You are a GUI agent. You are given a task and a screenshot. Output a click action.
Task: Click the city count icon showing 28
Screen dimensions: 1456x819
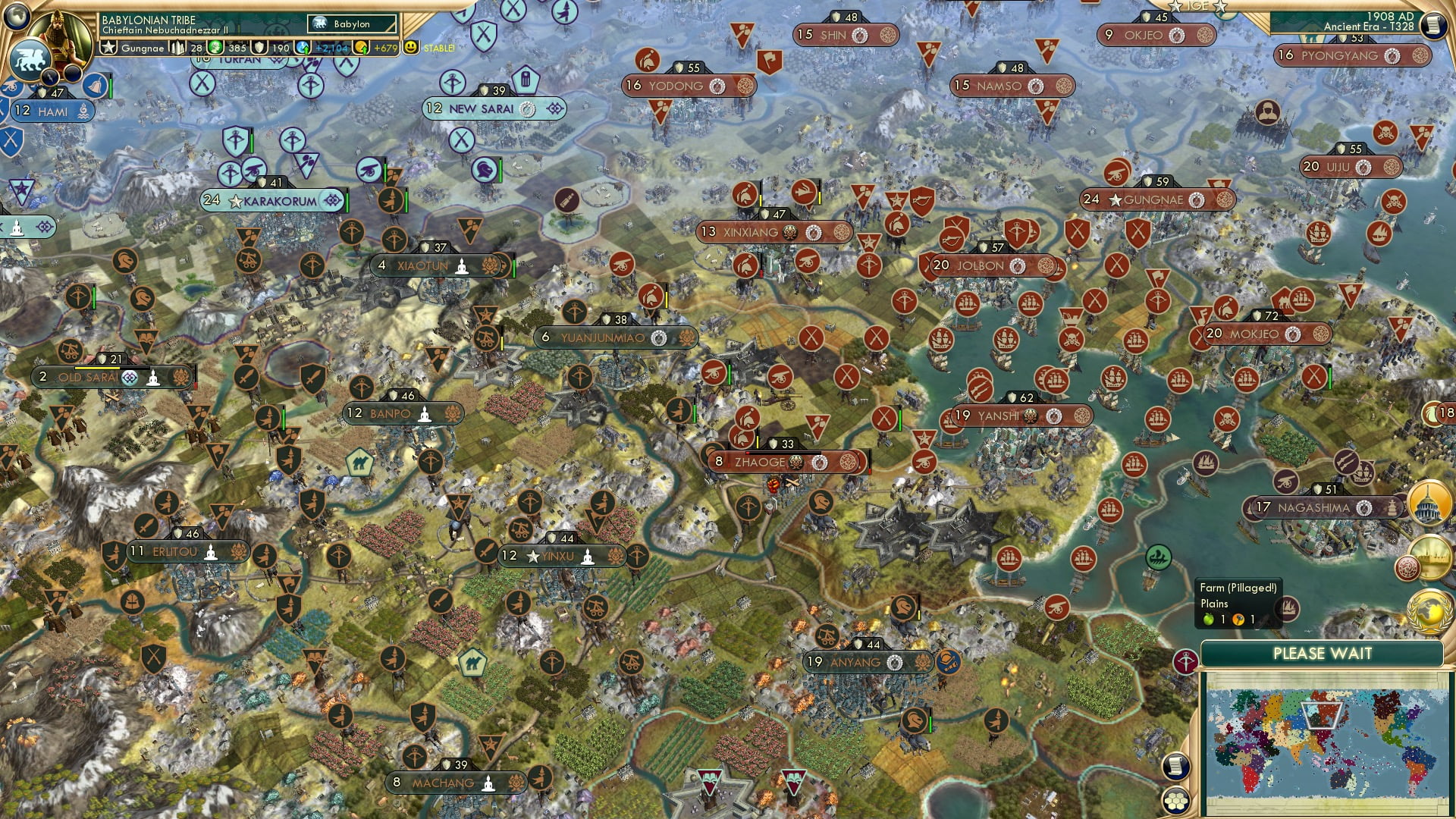click(178, 48)
